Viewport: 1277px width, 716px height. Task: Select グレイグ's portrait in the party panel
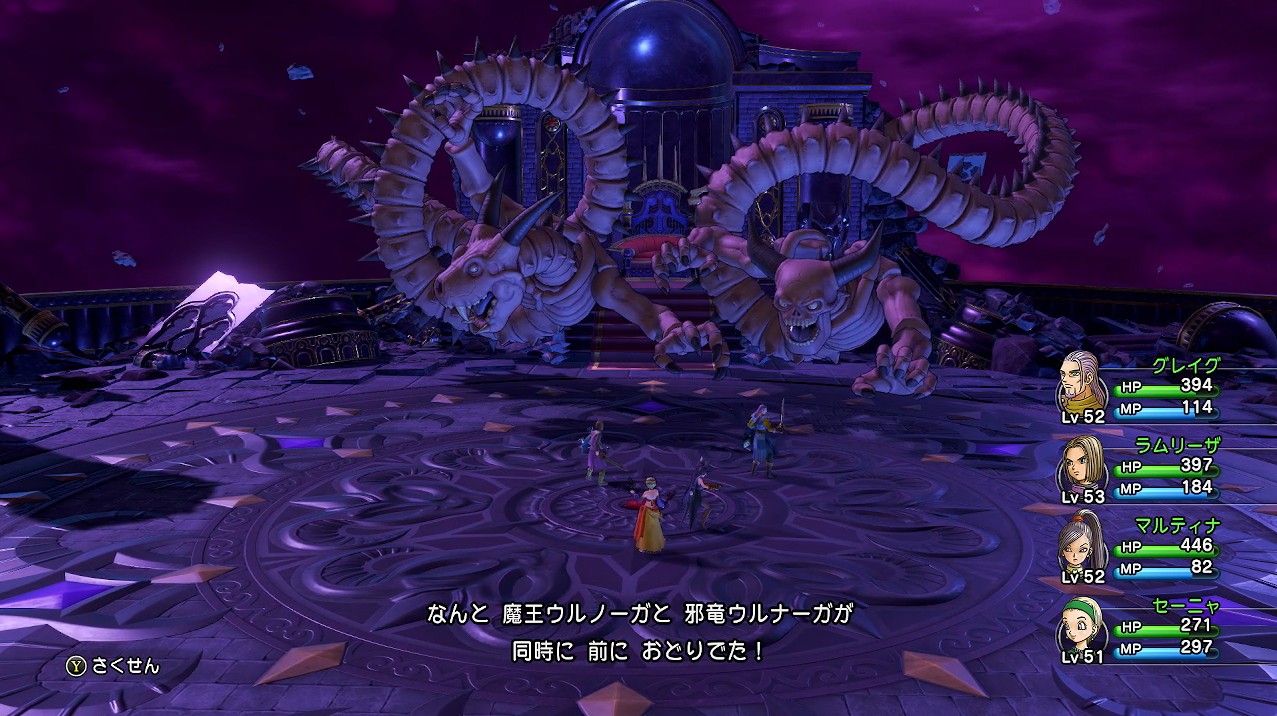click(x=1083, y=382)
